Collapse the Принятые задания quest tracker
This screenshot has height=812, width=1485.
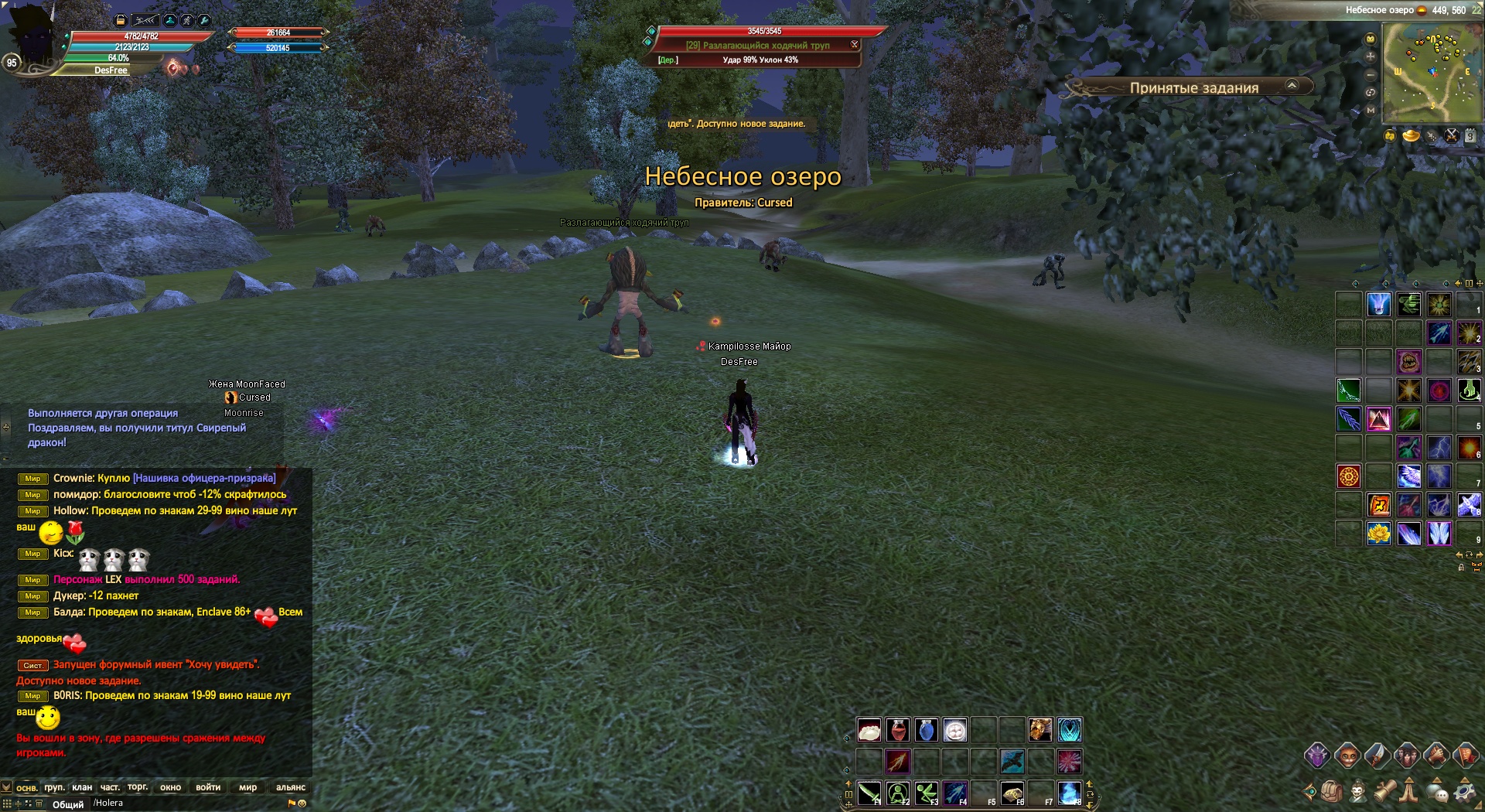click(1292, 86)
